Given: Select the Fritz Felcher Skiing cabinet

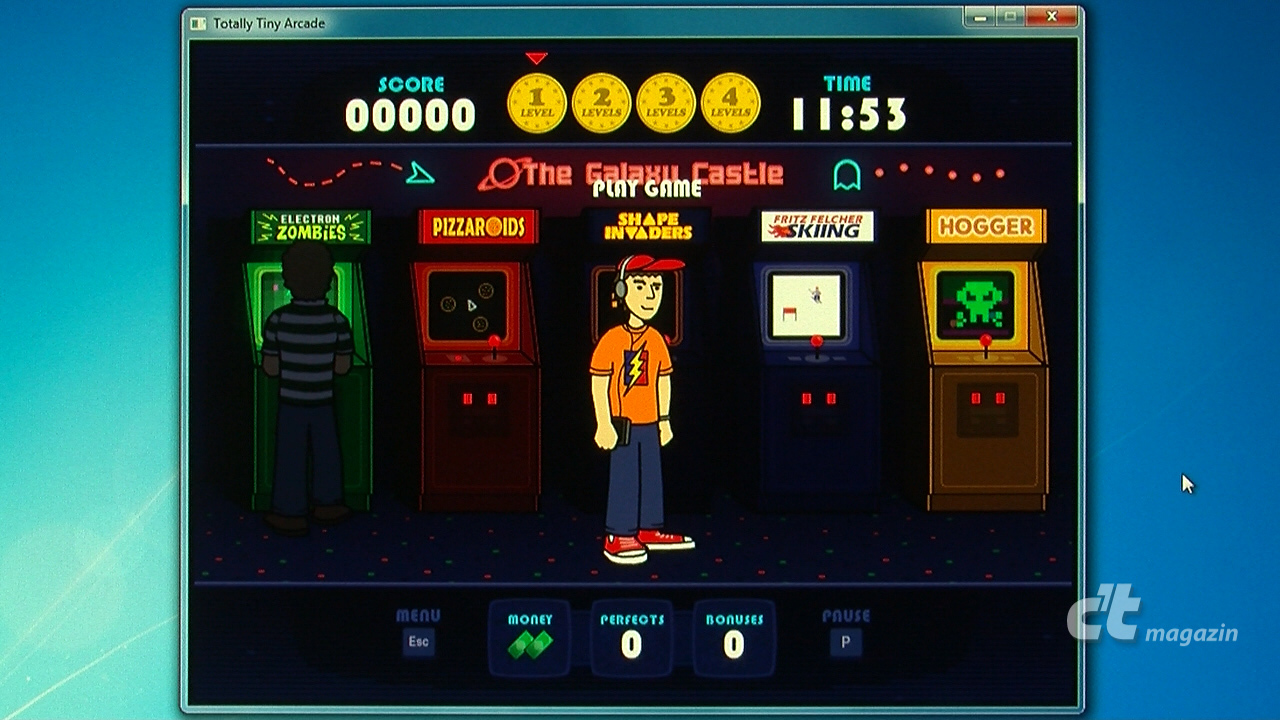Looking at the screenshot, I should (816, 360).
